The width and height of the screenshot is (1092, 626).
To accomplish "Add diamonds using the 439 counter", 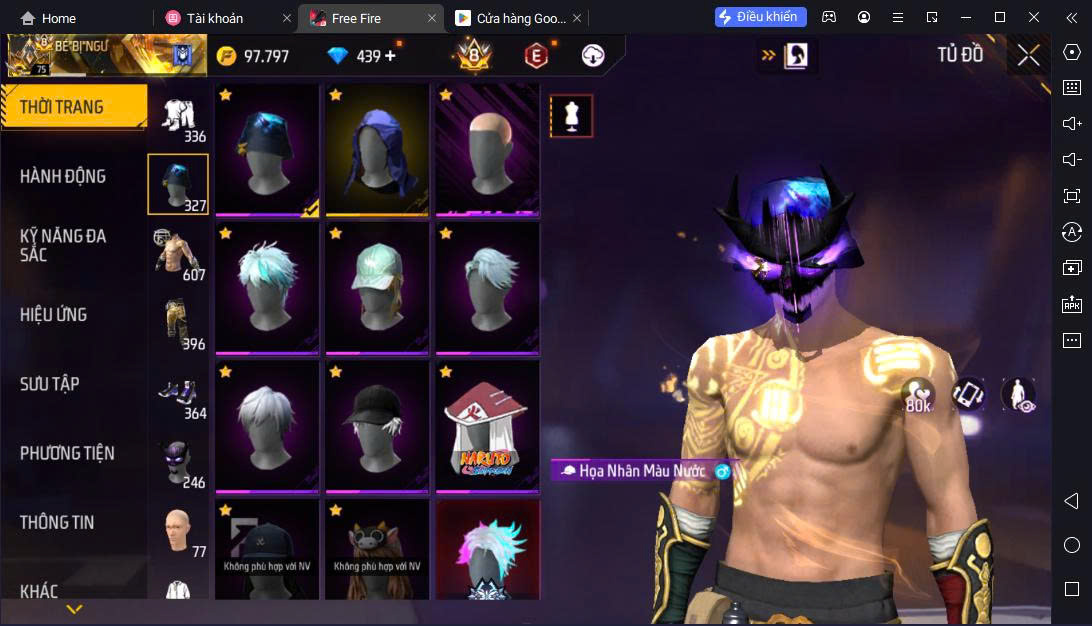I will [390, 56].
